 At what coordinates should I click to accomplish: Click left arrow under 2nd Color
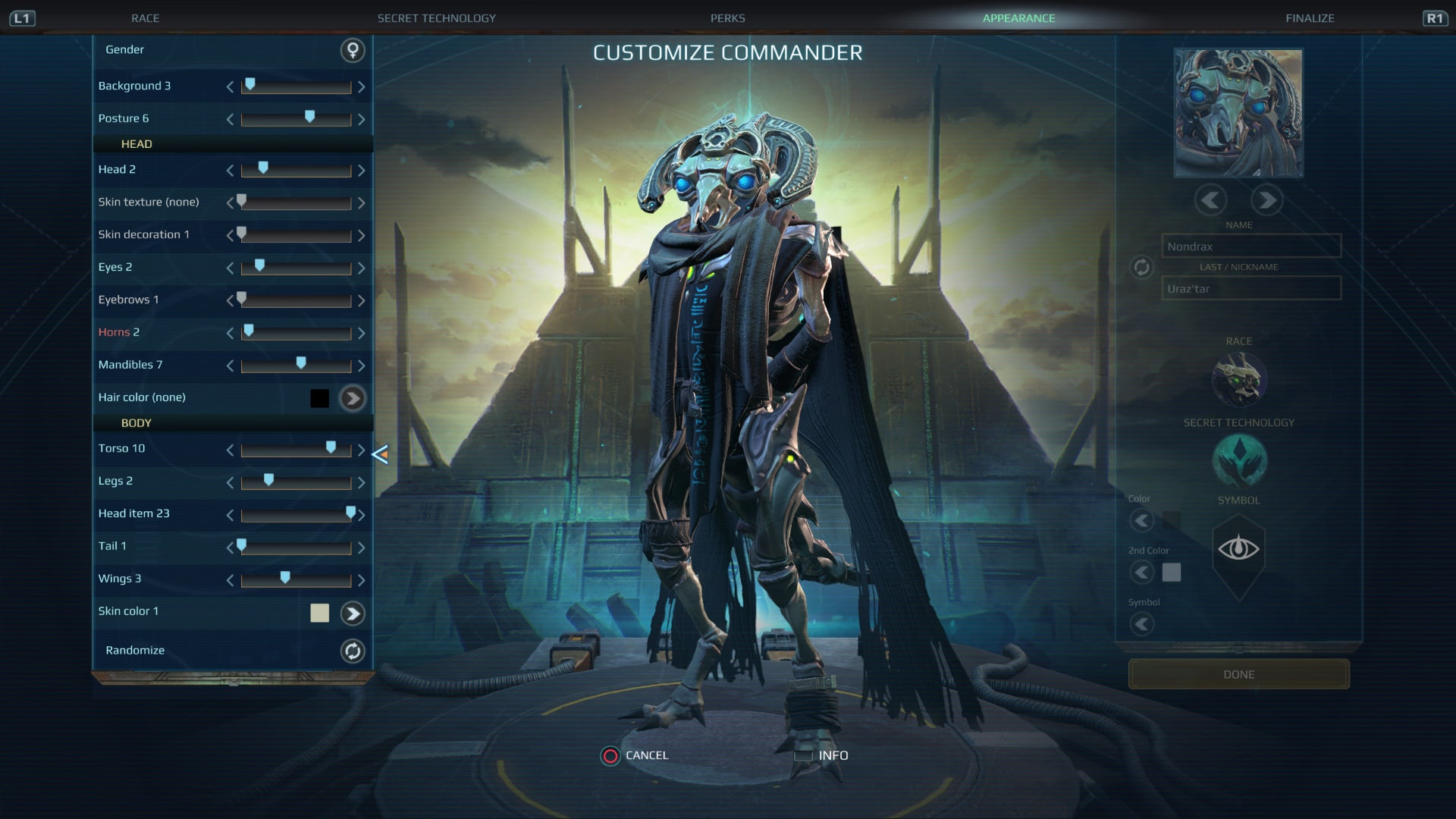point(1143,573)
